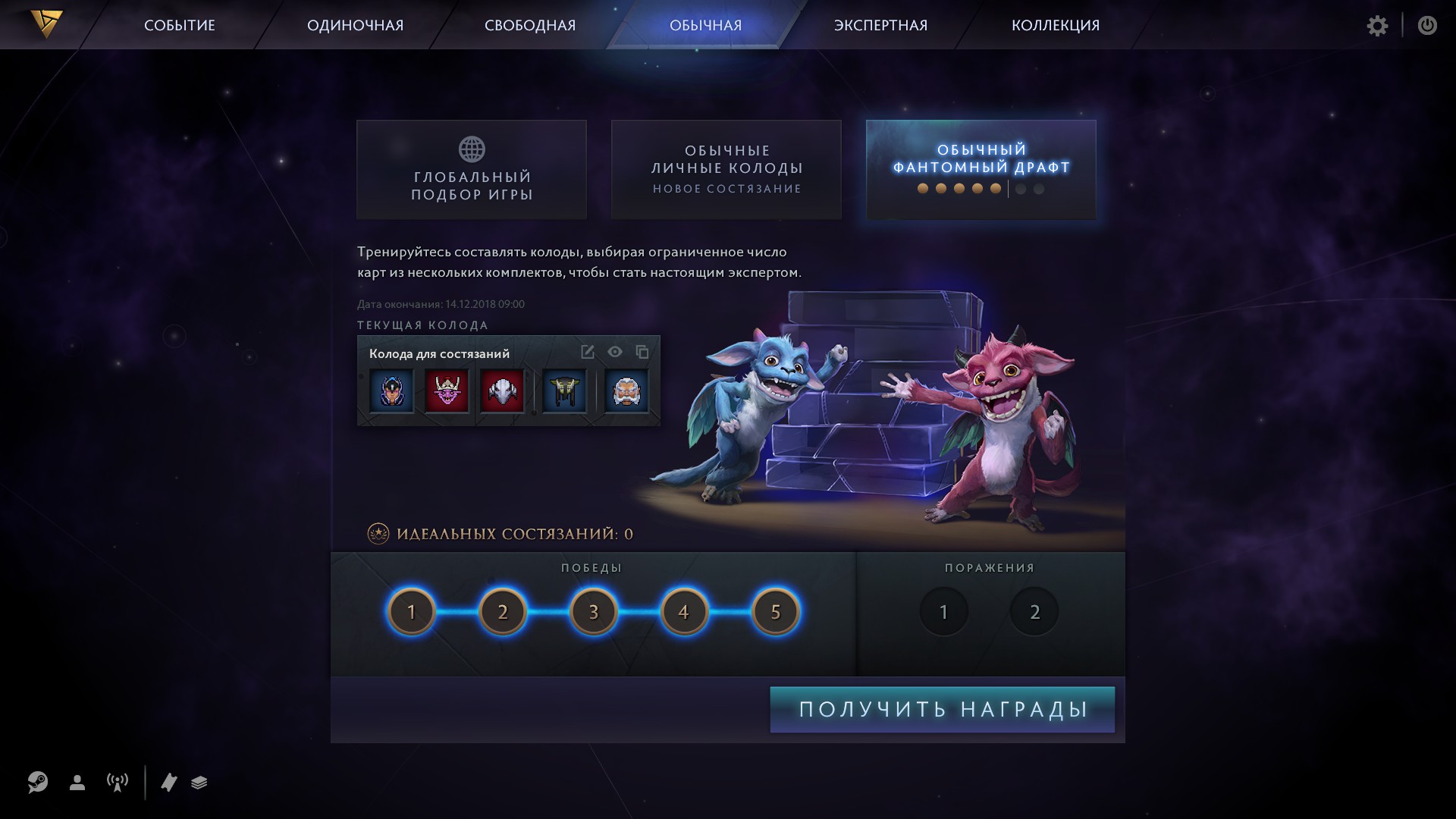Click the broadcast antenna icon

coord(118,783)
